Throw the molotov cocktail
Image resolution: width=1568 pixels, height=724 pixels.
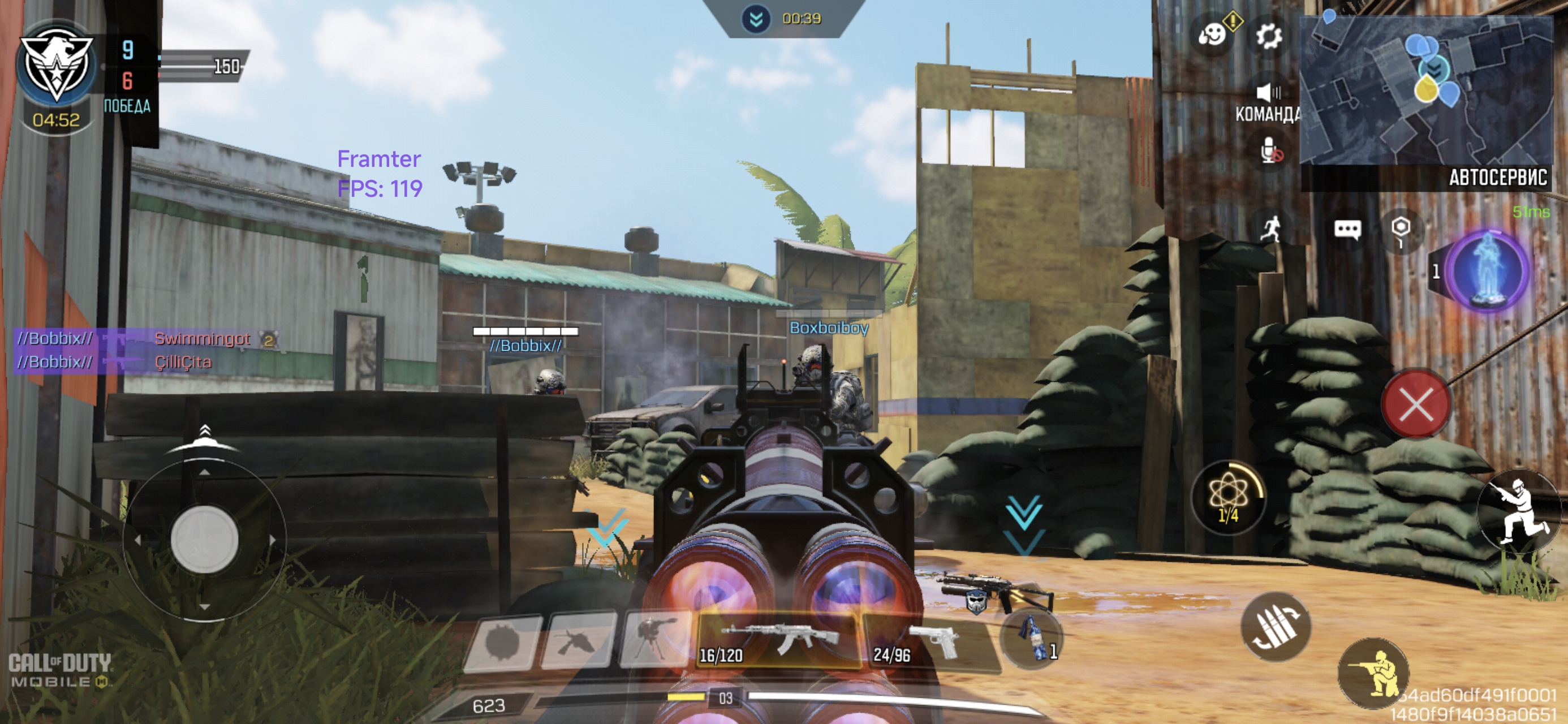(1032, 637)
